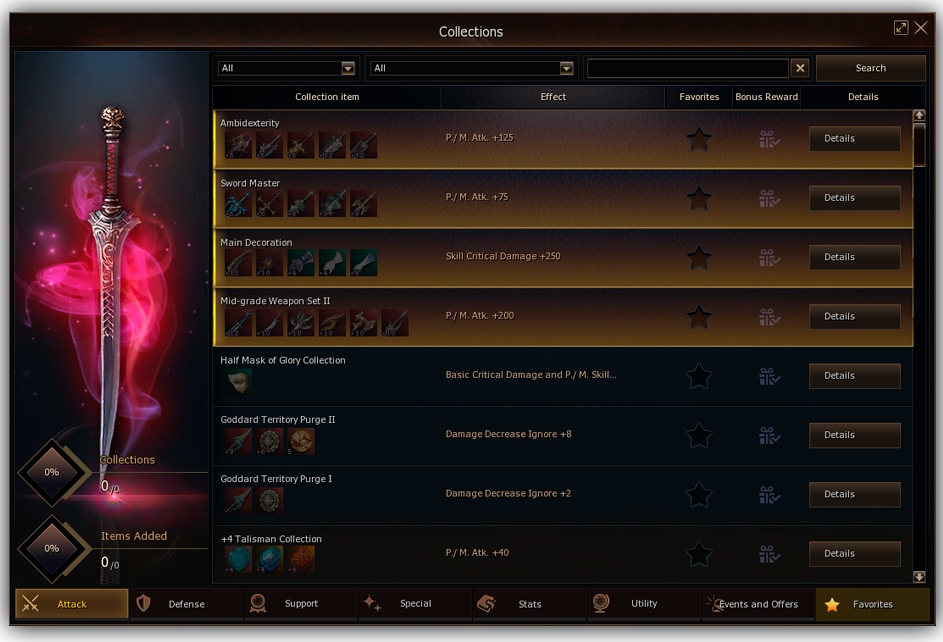The image size is (943, 642).
Task: Open Details for the Ambidexterity collection
Action: click(x=854, y=138)
